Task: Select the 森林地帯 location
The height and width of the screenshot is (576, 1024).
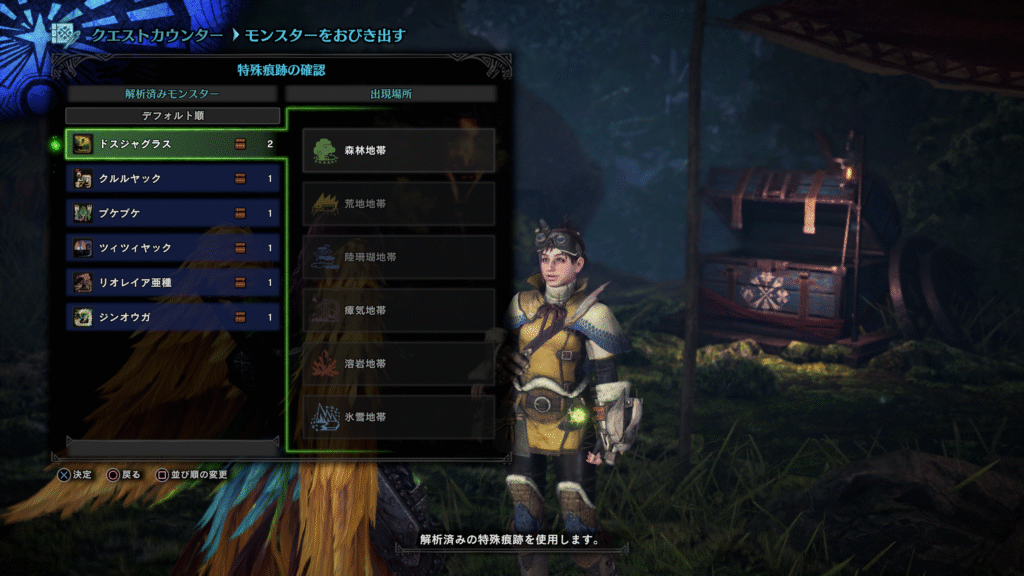Action: click(398, 150)
